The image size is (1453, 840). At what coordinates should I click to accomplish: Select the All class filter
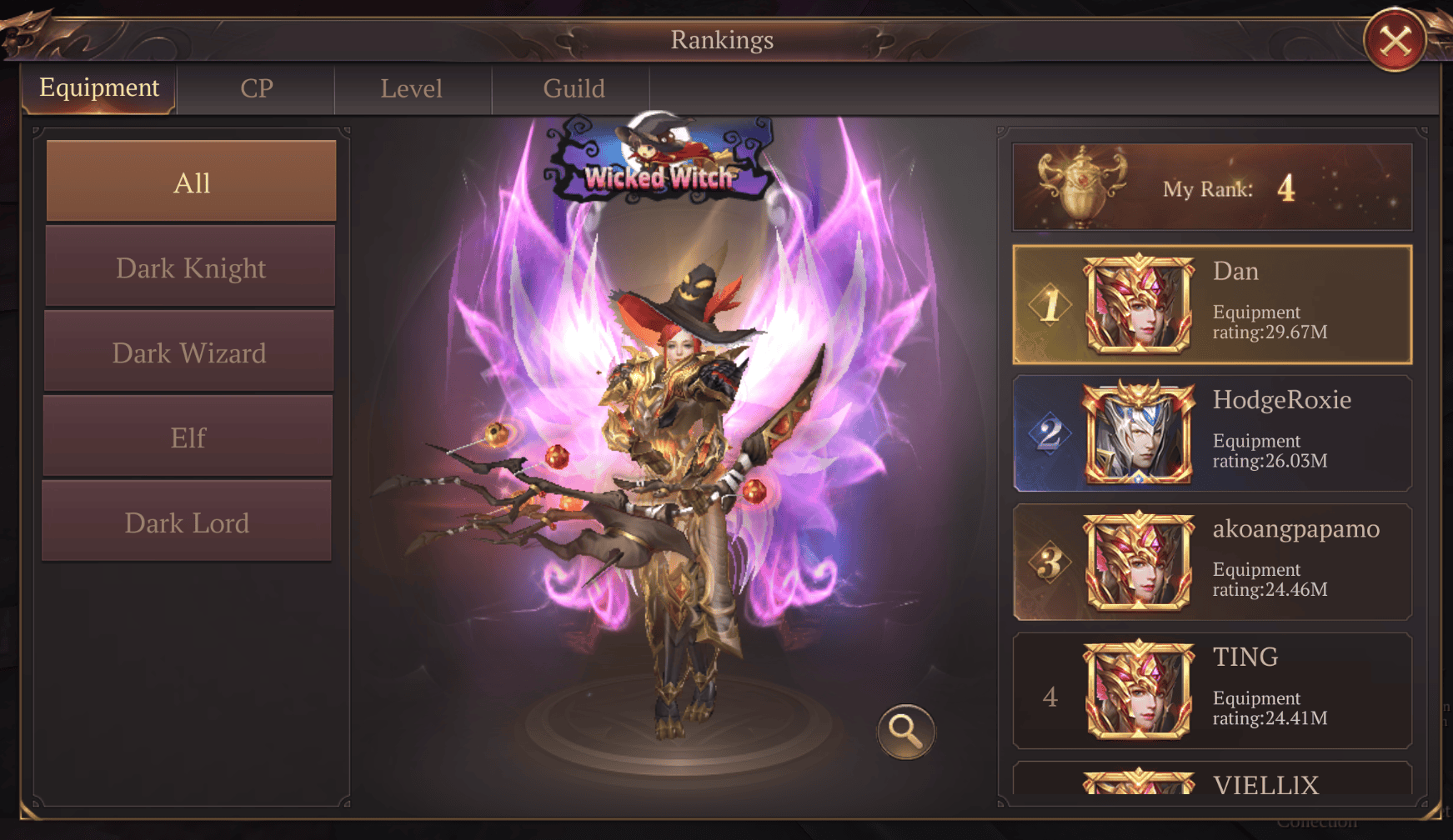click(x=190, y=182)
